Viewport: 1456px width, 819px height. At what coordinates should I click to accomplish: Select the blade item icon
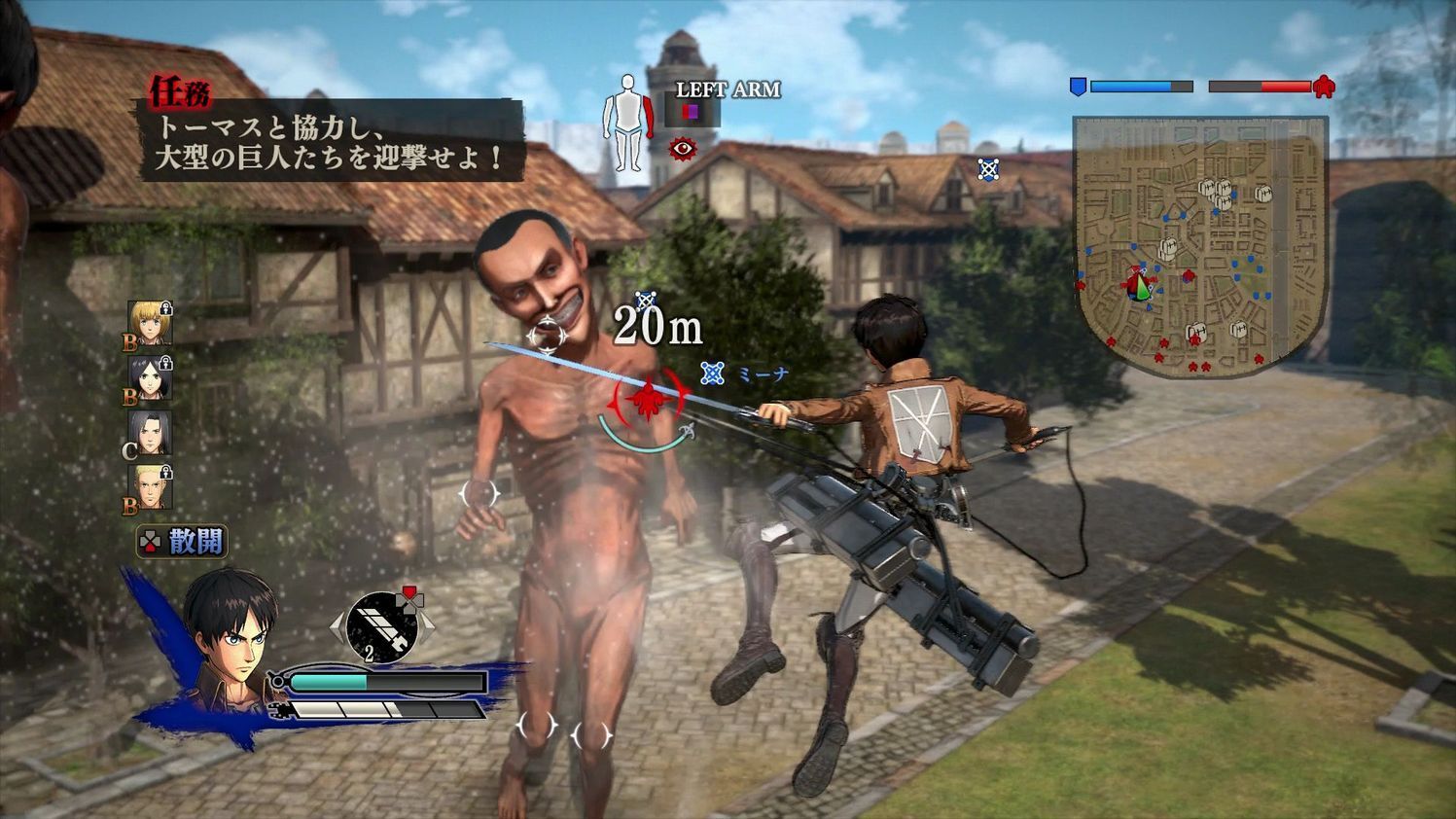(x=382, y=627)
